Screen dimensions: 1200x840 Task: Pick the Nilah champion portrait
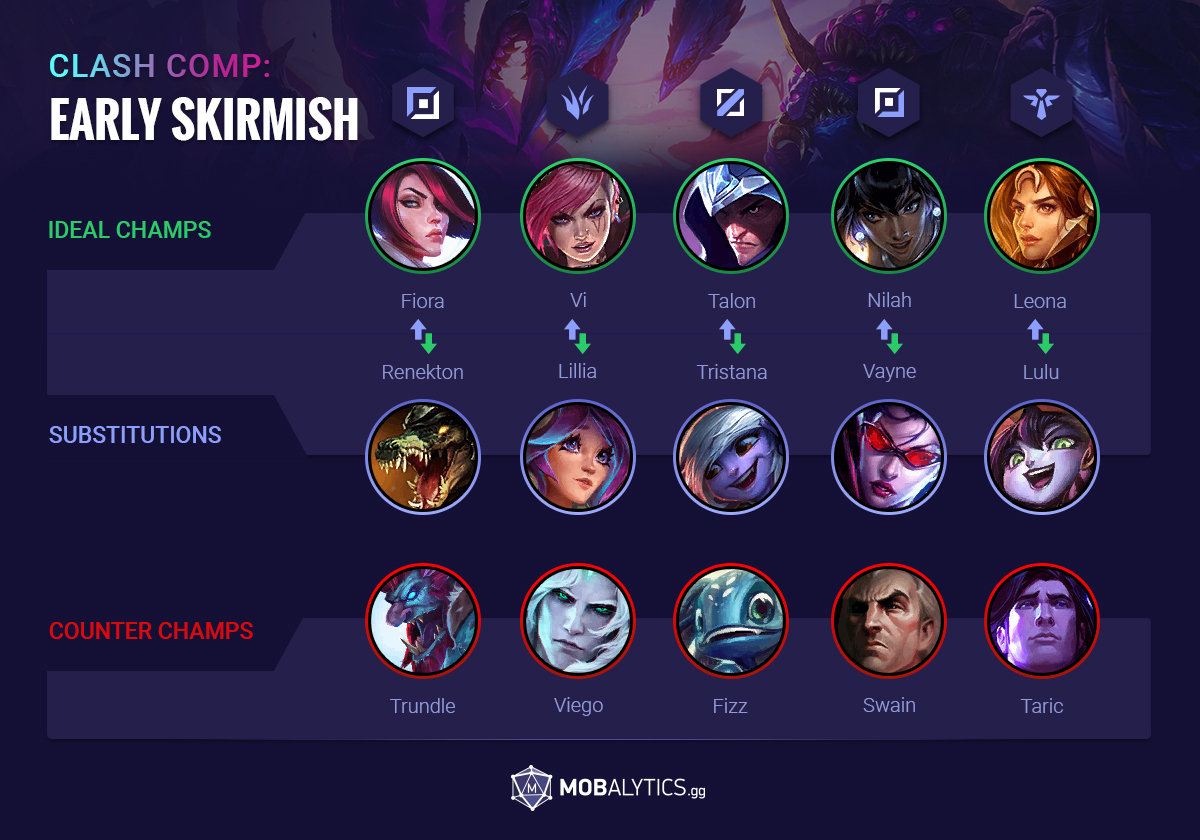889,216
